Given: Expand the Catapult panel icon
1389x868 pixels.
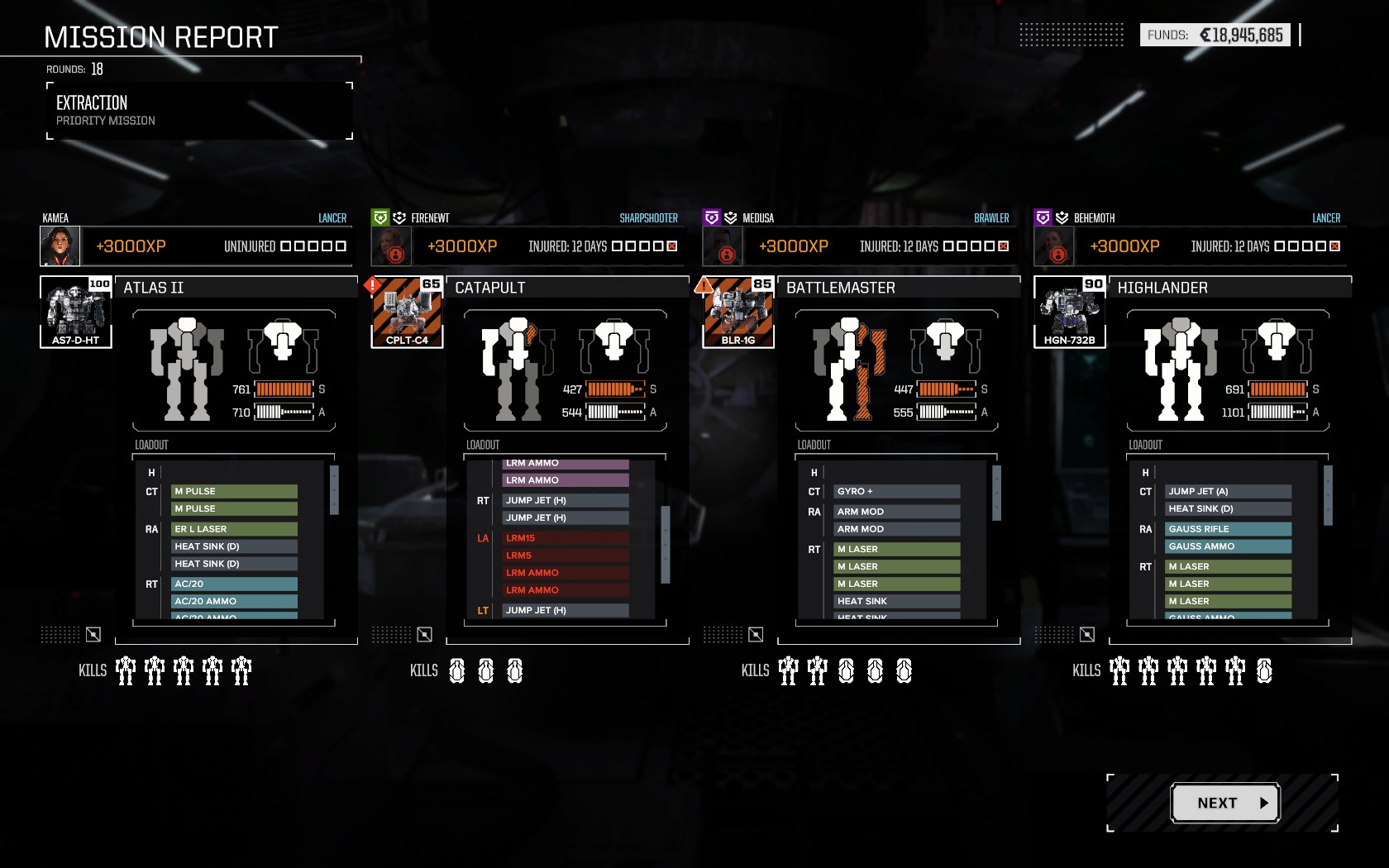Looking at the screenshot, I should (424, 634).
